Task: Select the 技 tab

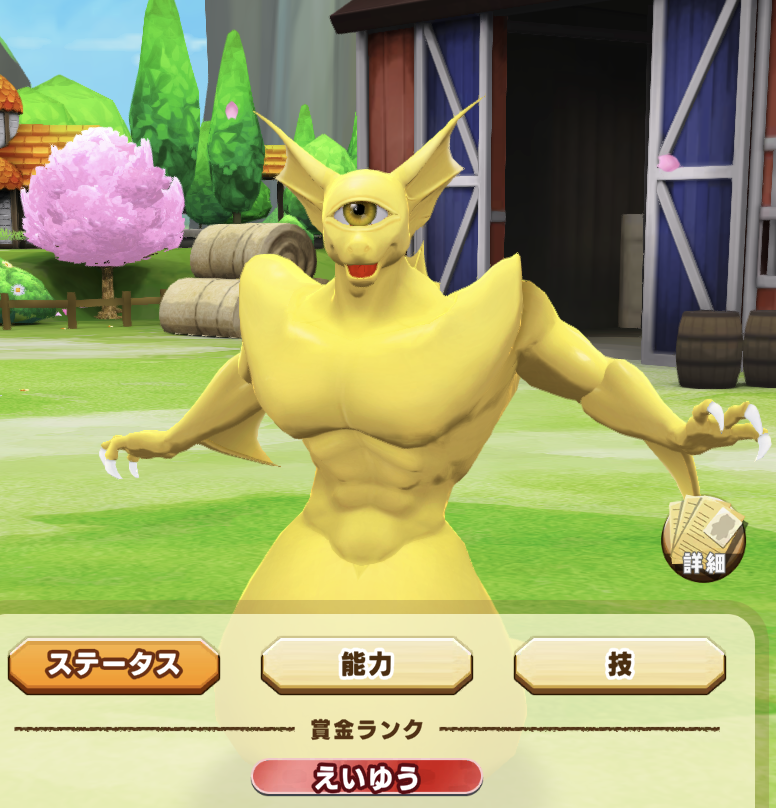Action: tap(619, 665)
